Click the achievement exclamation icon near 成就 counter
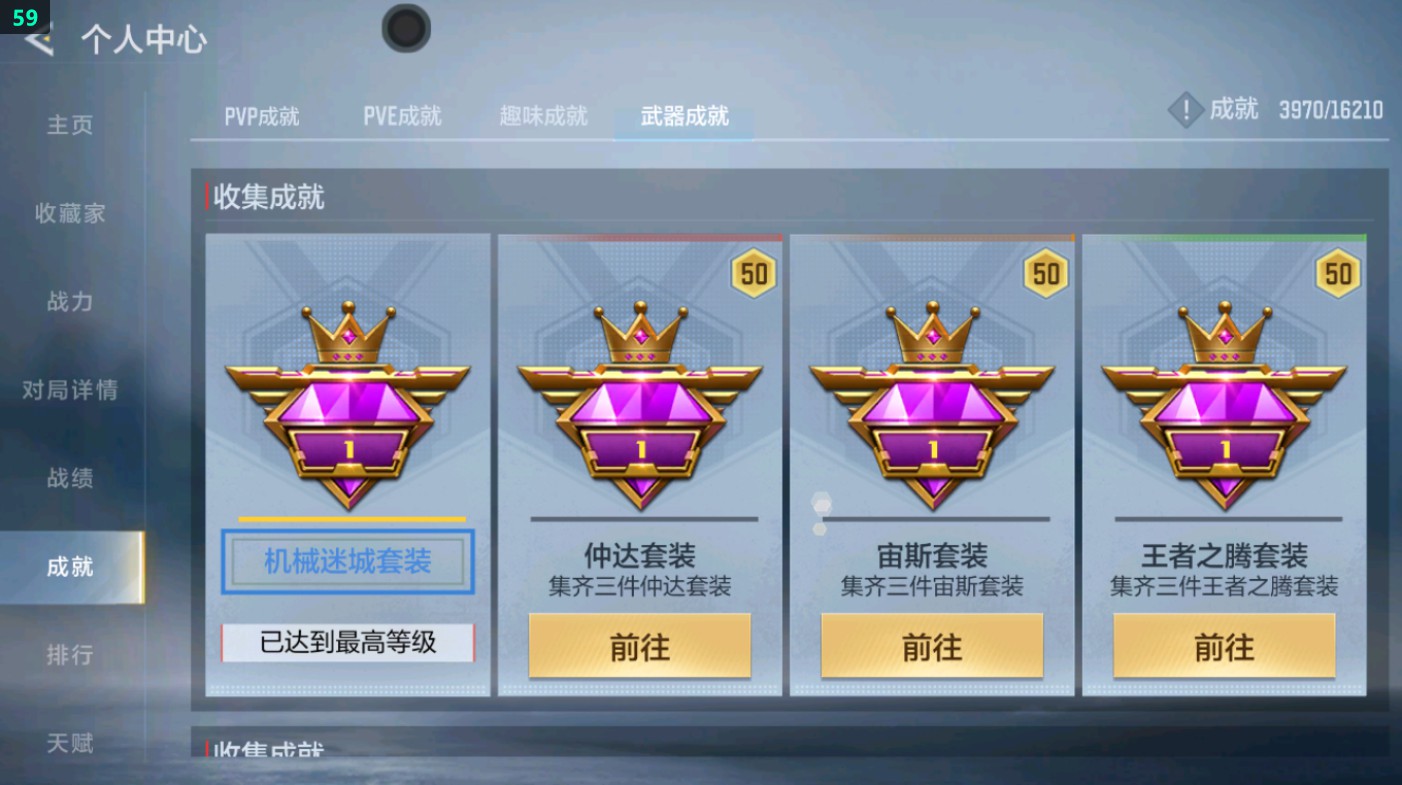 (1186, 110)
